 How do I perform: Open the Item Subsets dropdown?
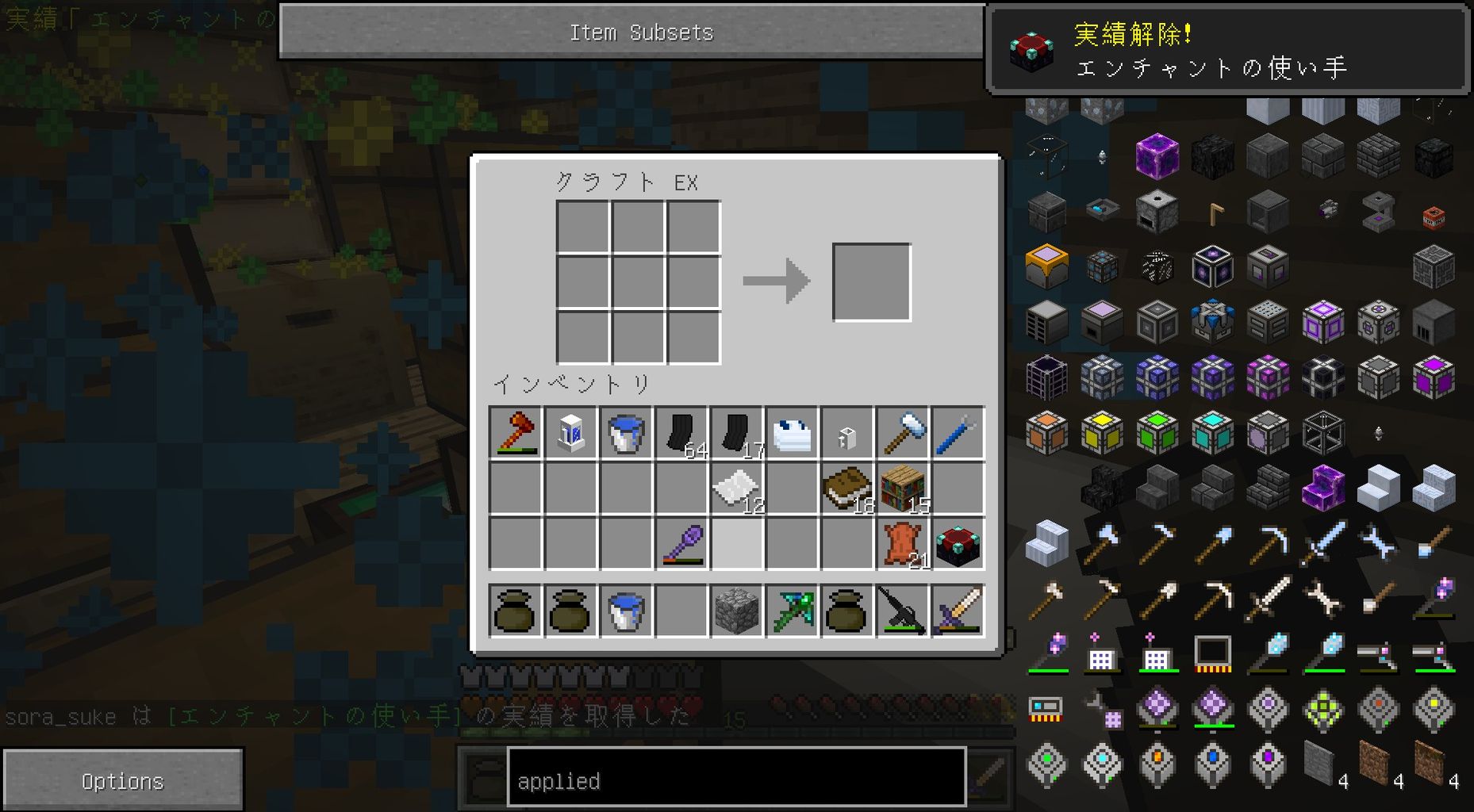640,32
